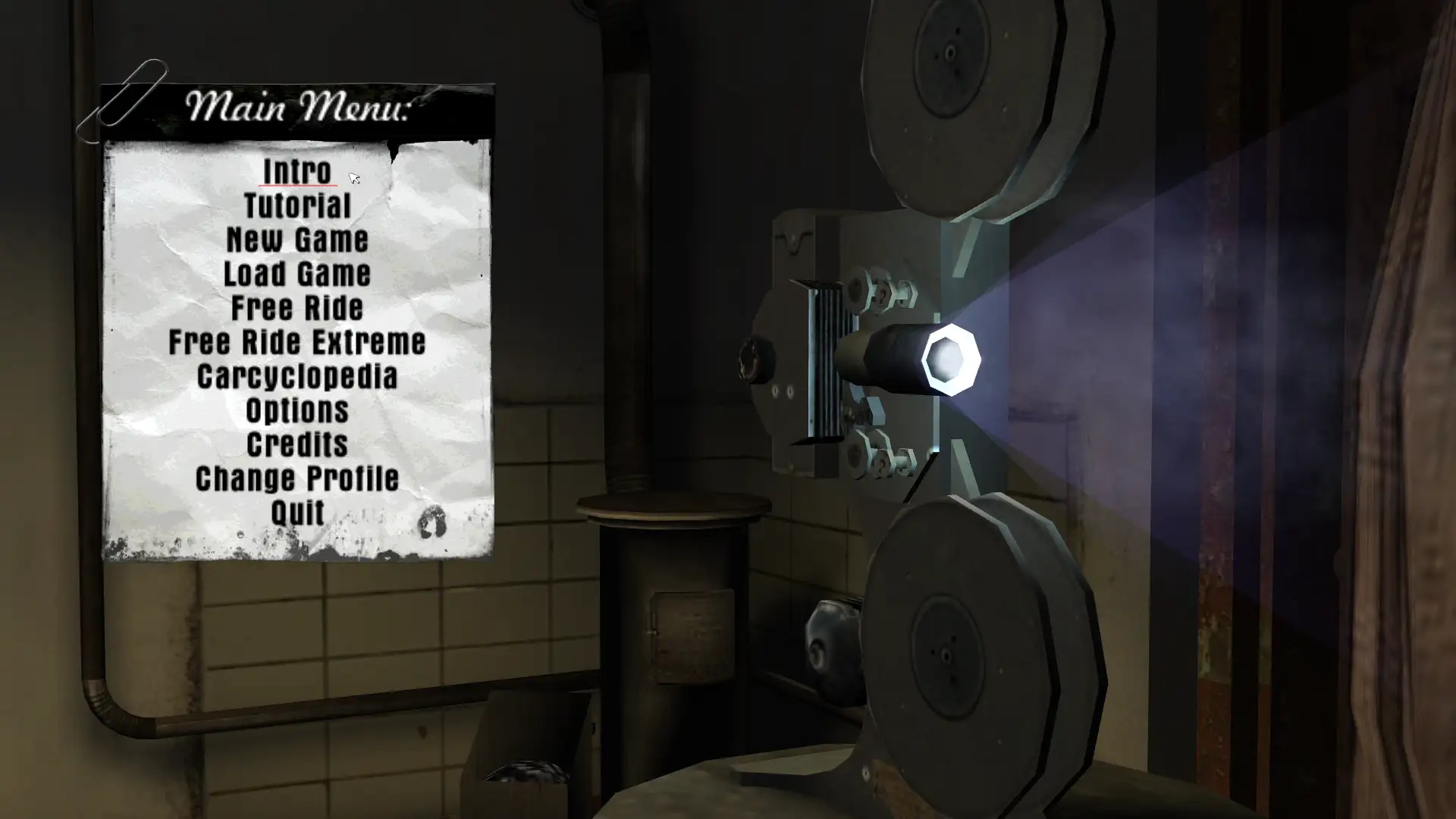
Task: Choose Load Game
Action: pyautogui.click(x=297, y=274)
